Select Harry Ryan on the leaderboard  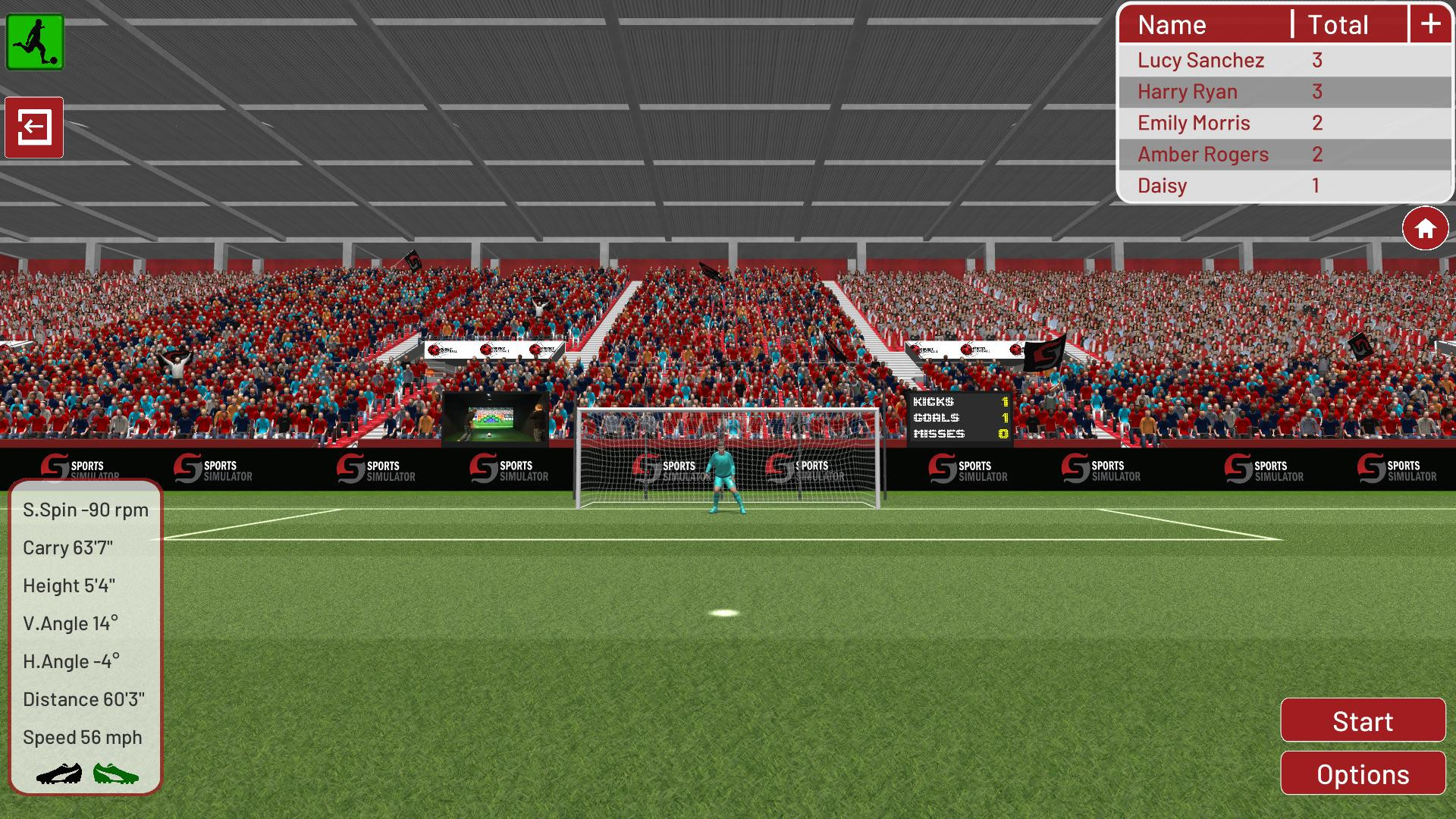click(x=1188, y=91)
